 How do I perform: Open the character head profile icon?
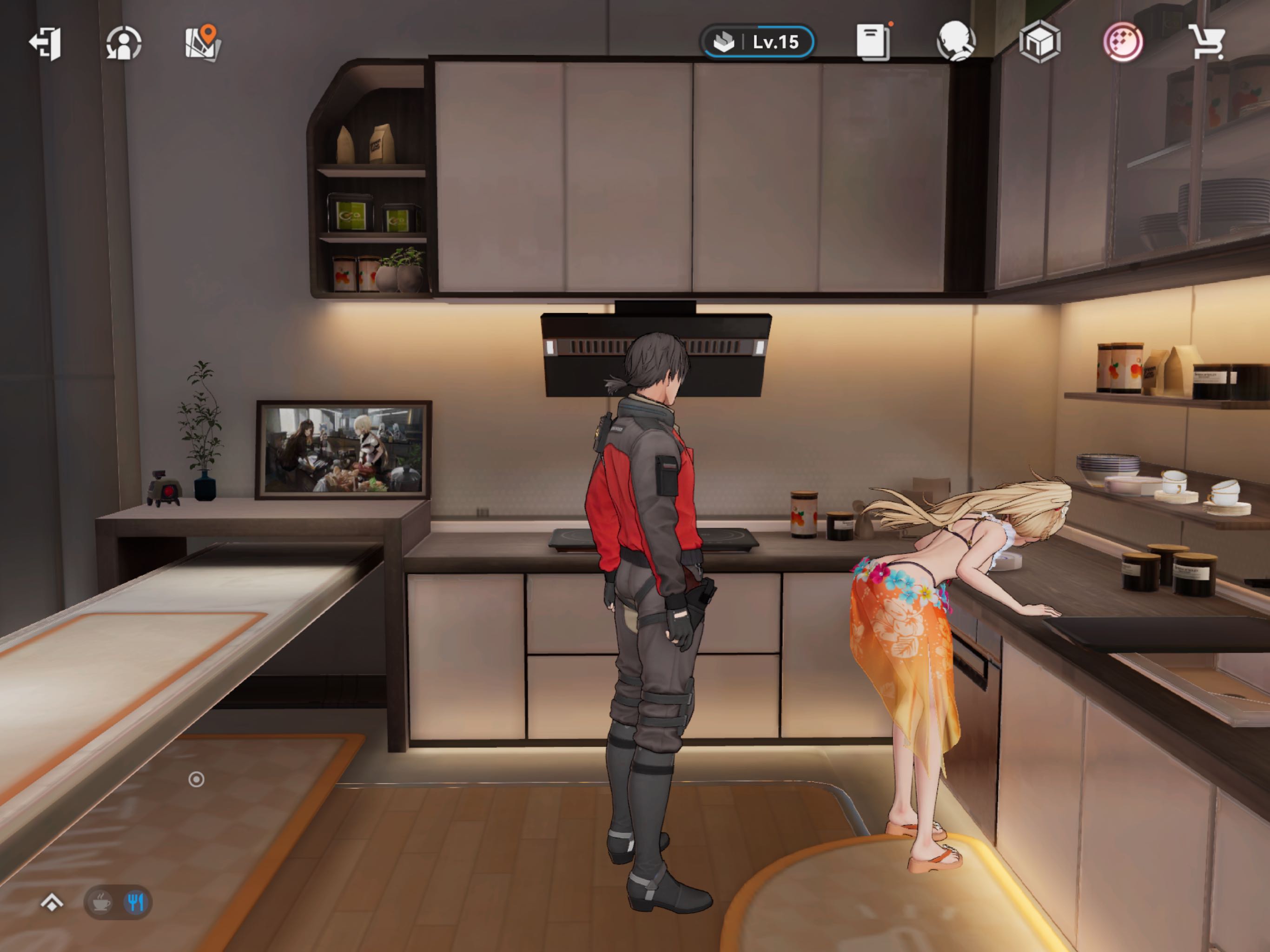click(956, 41)
